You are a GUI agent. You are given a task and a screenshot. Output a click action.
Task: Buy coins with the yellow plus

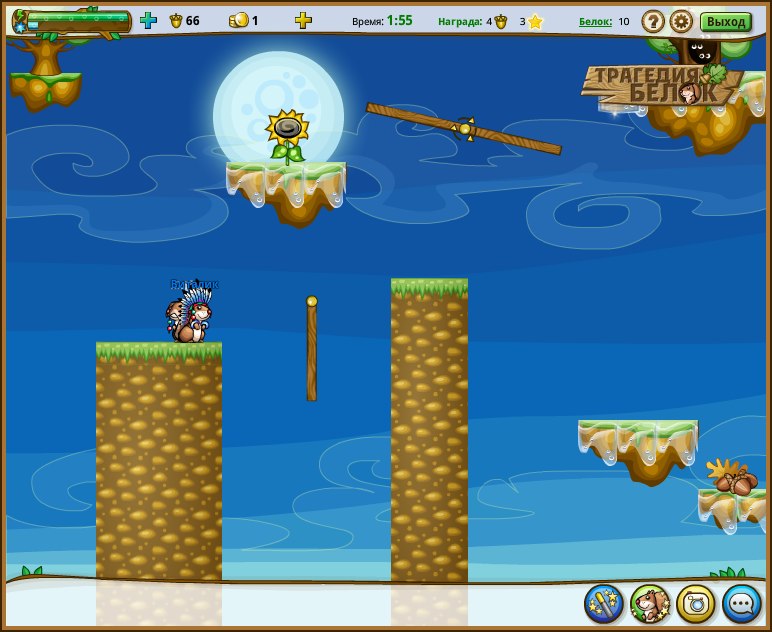click(303, 20)
